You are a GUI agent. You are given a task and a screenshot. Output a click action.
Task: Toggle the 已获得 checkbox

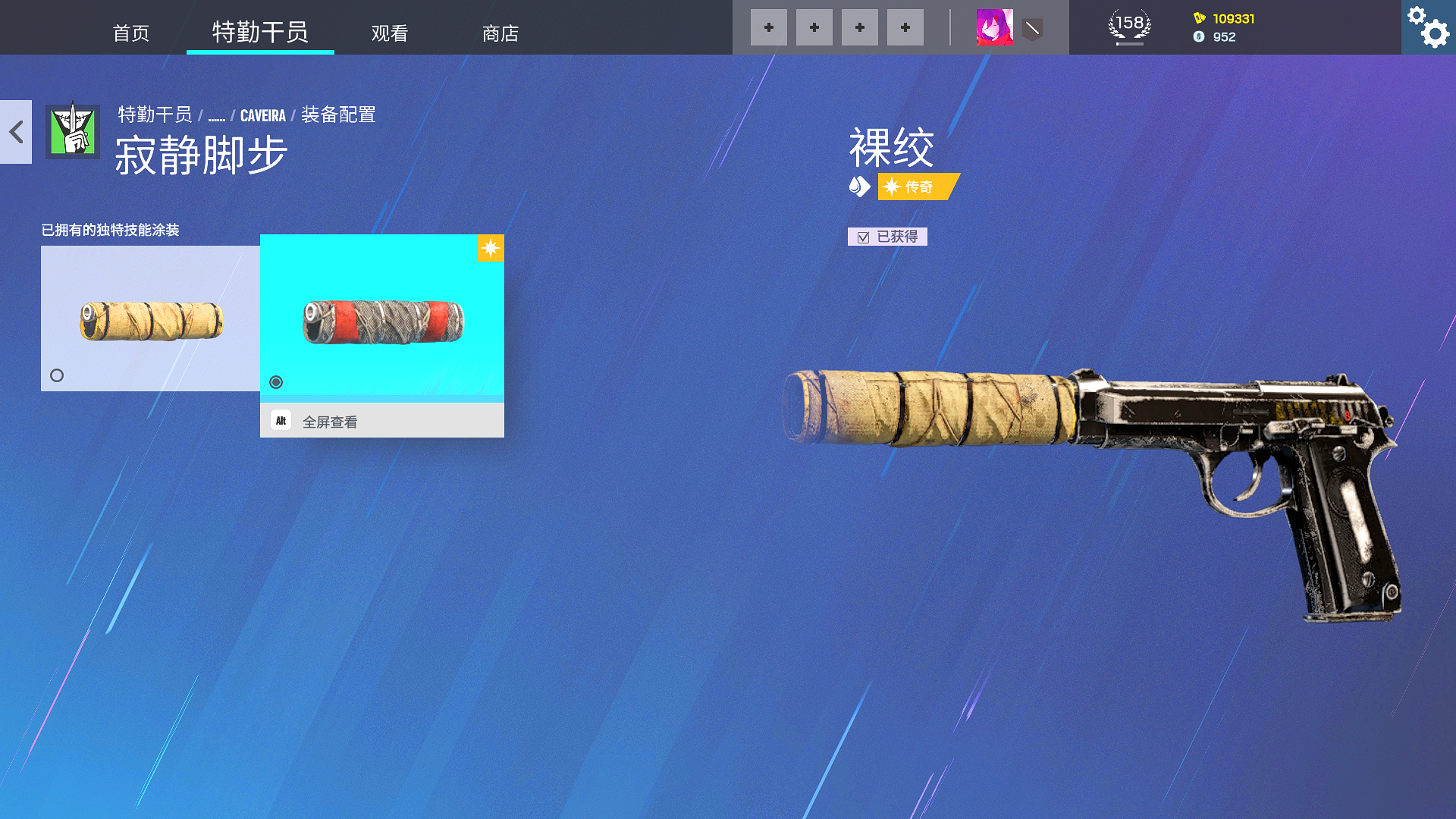coord(862,236)
